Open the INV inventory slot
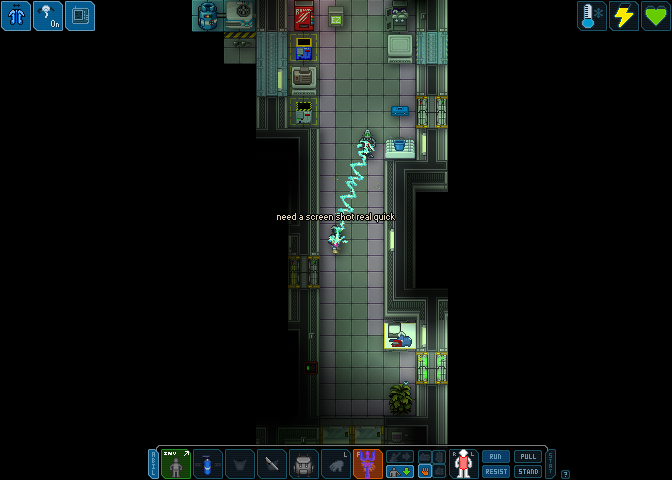Viewport: 672px width, 480px height. click(176, 464)
